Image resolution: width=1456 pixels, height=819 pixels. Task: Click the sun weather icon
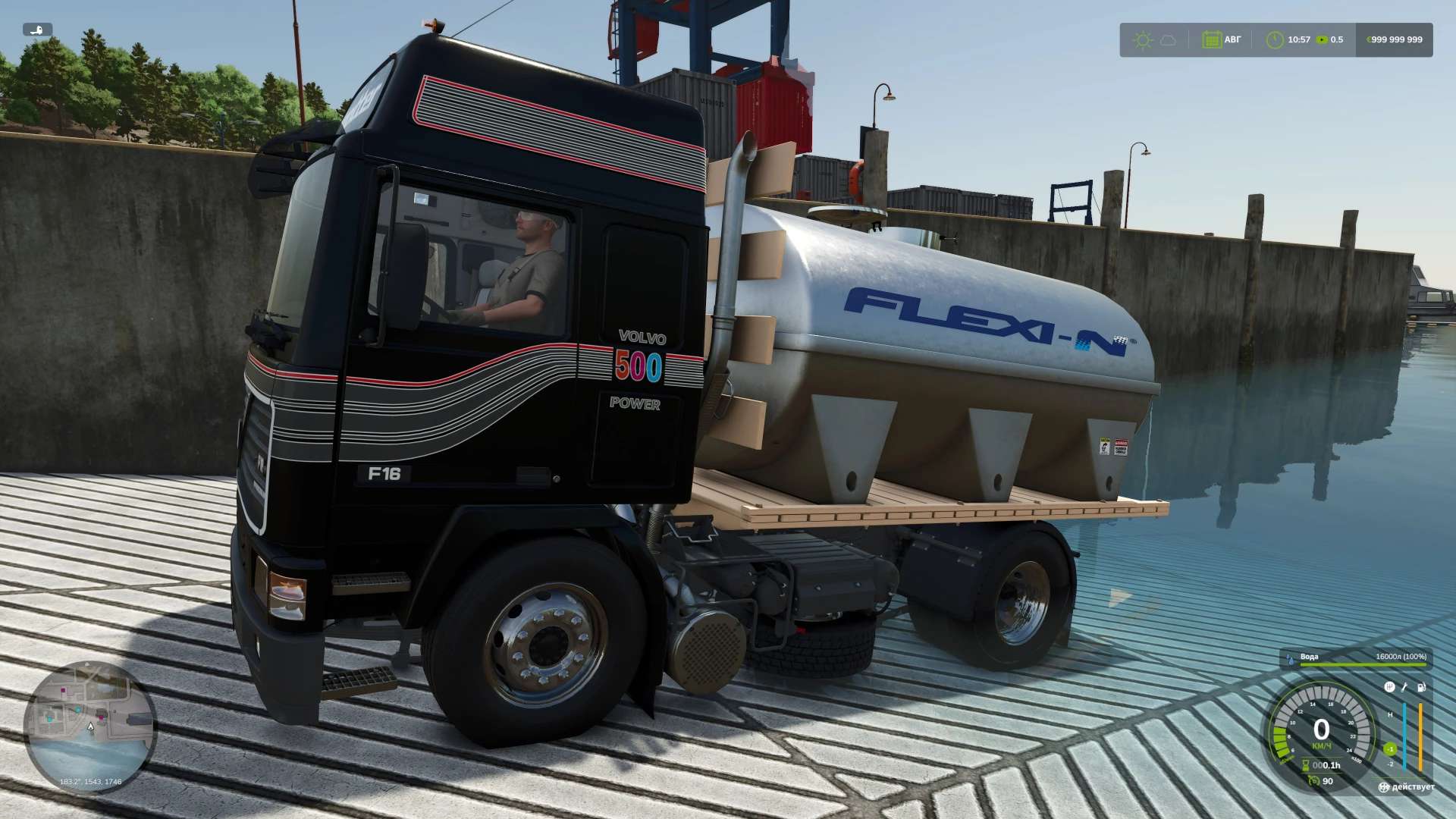point(1143,40)
